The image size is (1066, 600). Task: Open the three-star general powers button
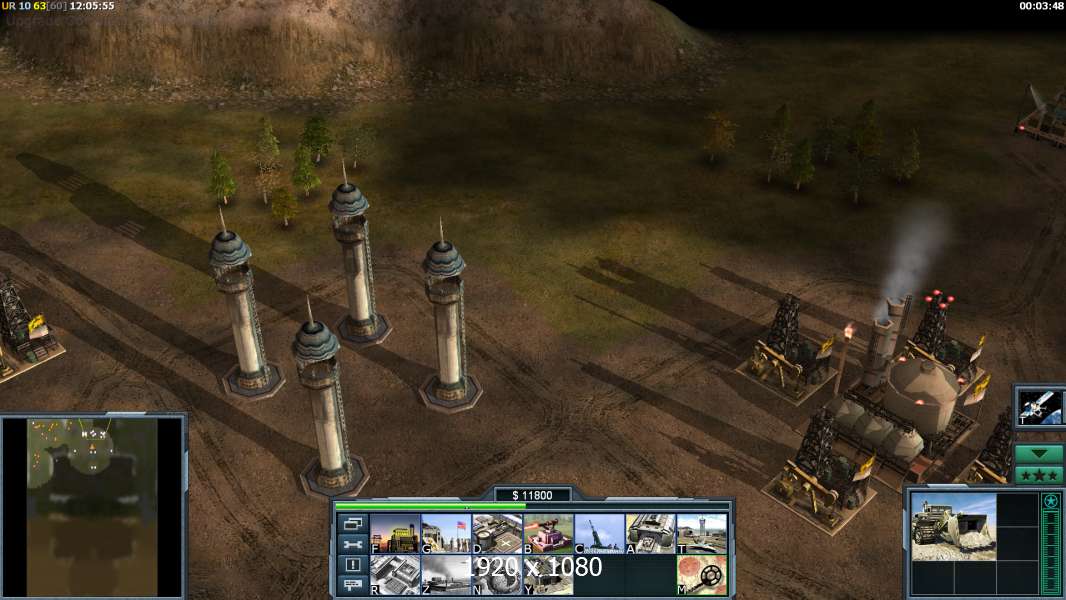click(x=1039, y=475)
